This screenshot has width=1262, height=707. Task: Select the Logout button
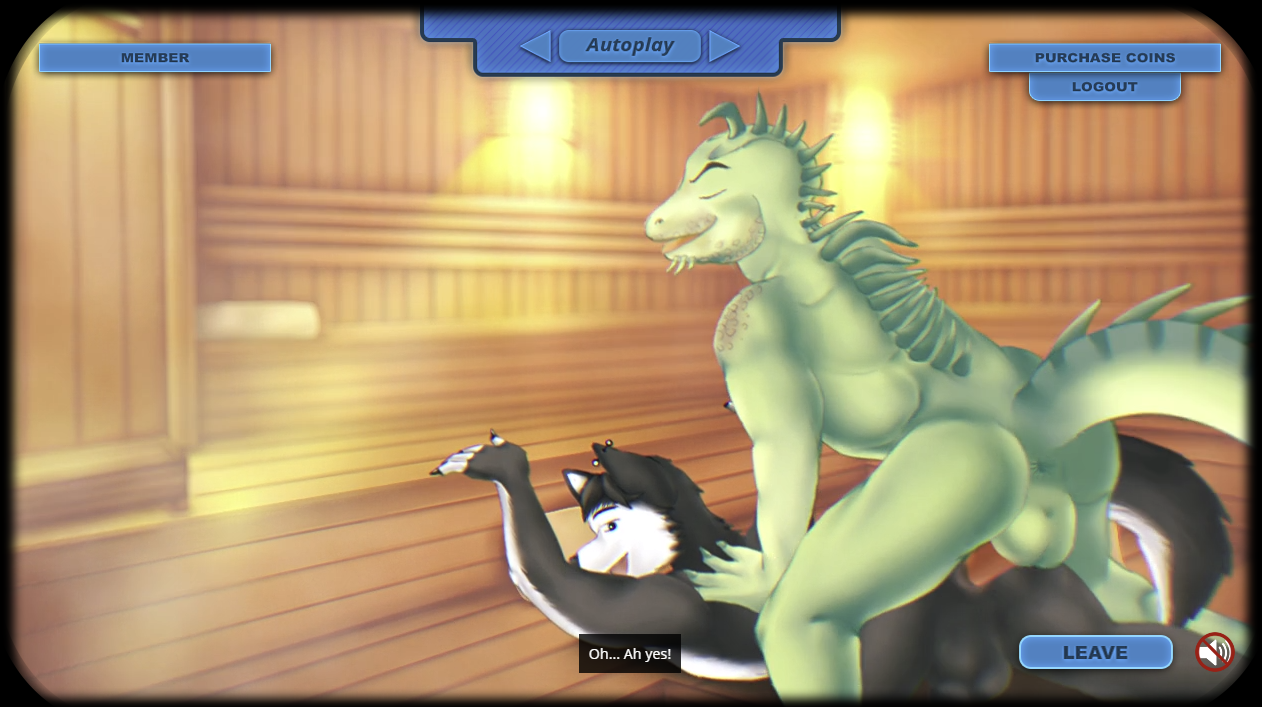pyautogui.click(x=1105, y=87)
